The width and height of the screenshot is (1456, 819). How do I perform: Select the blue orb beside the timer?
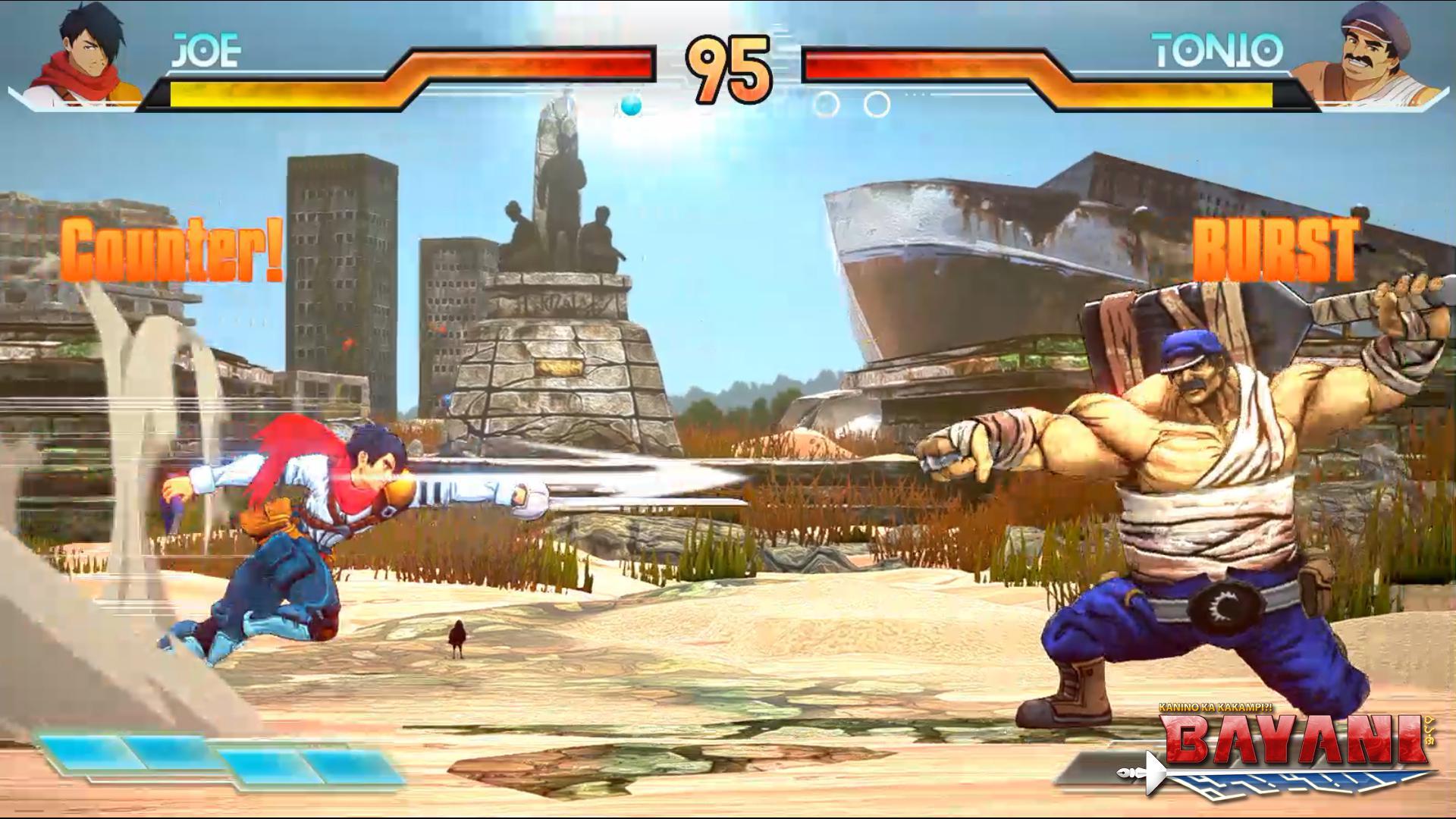[630, 106]
